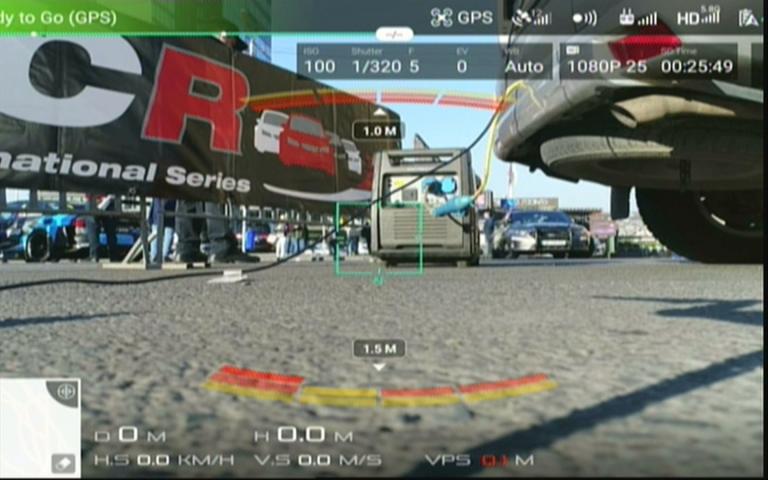
Task: Select the EV exposure value setting
Action: point(461,61)
